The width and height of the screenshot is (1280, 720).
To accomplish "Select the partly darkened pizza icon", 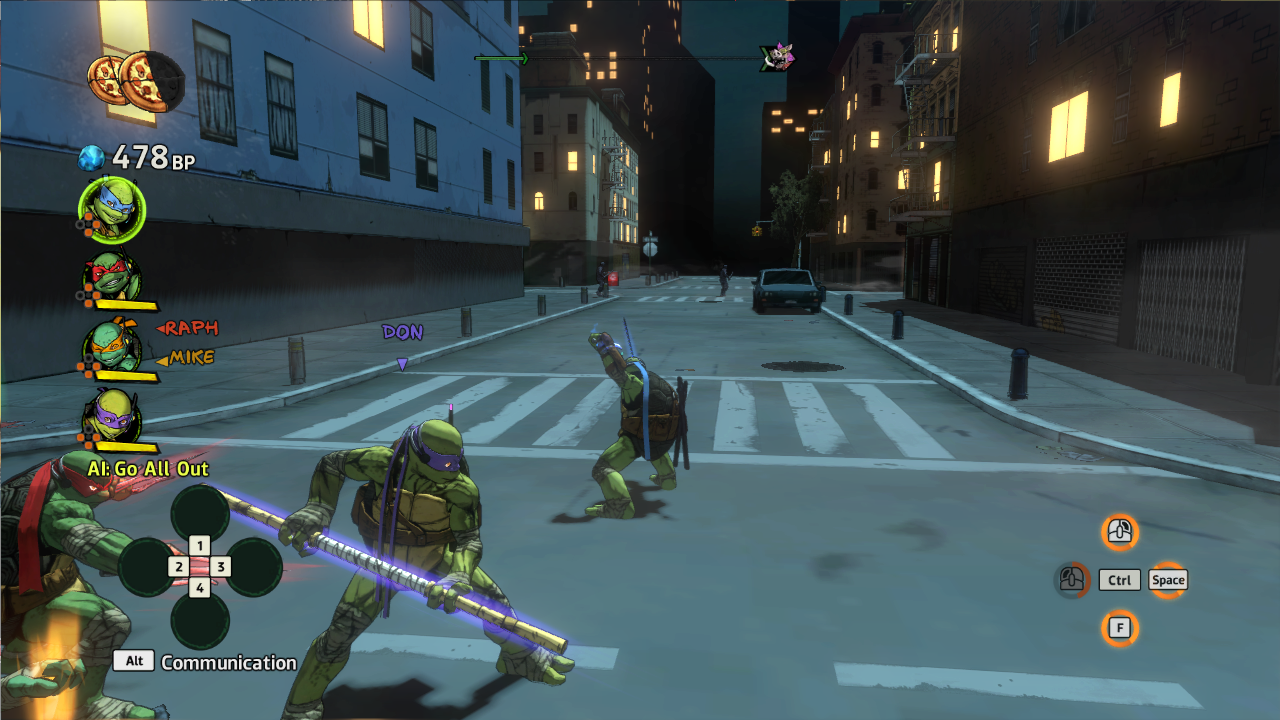I will [152, 81].
